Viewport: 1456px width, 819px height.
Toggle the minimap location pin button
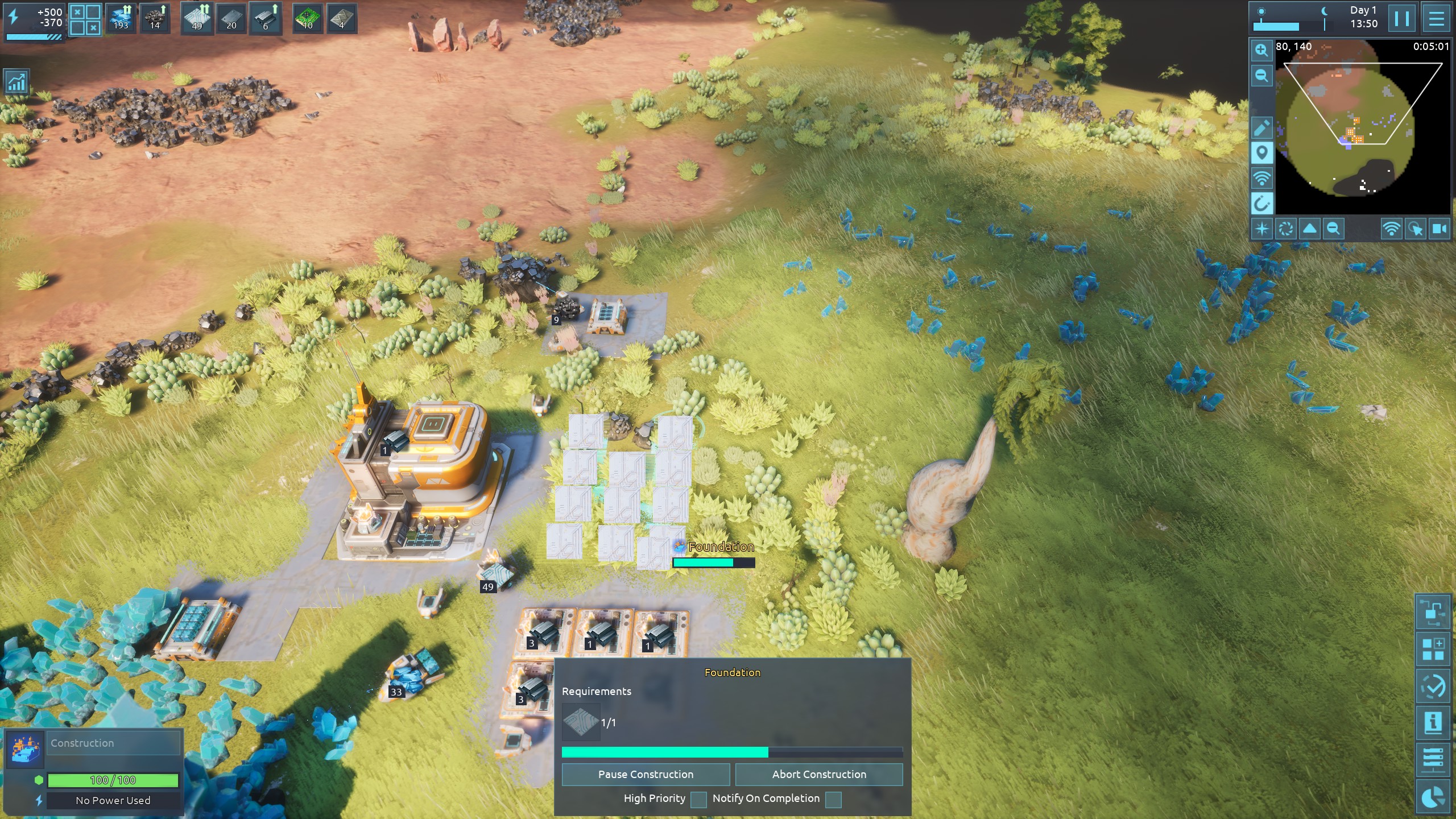click(x=1261, y=153)
